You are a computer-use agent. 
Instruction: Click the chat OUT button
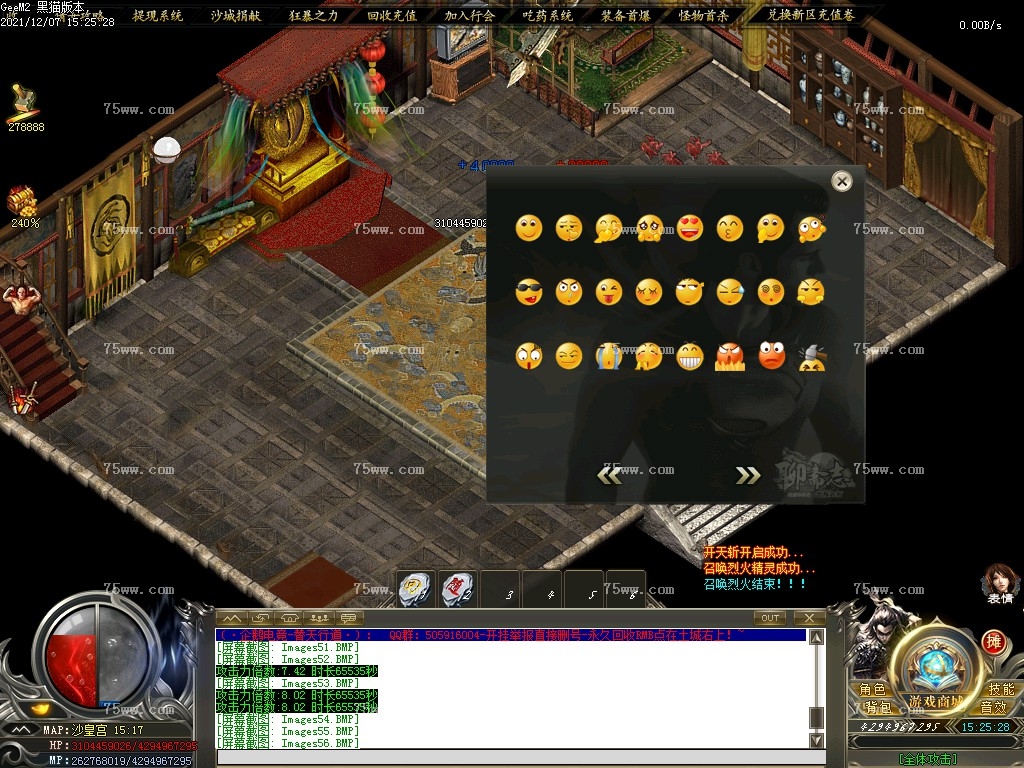tap(769, 618)
